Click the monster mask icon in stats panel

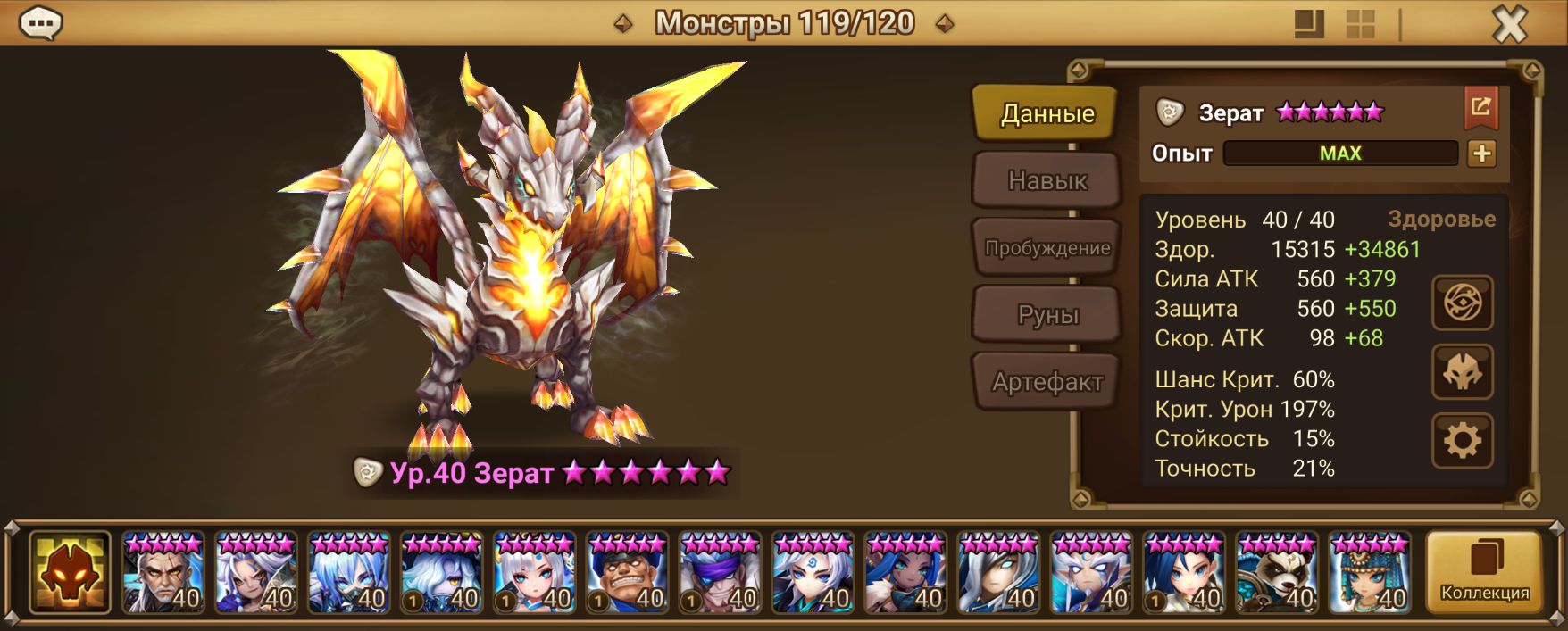[x=1462, y=372]
